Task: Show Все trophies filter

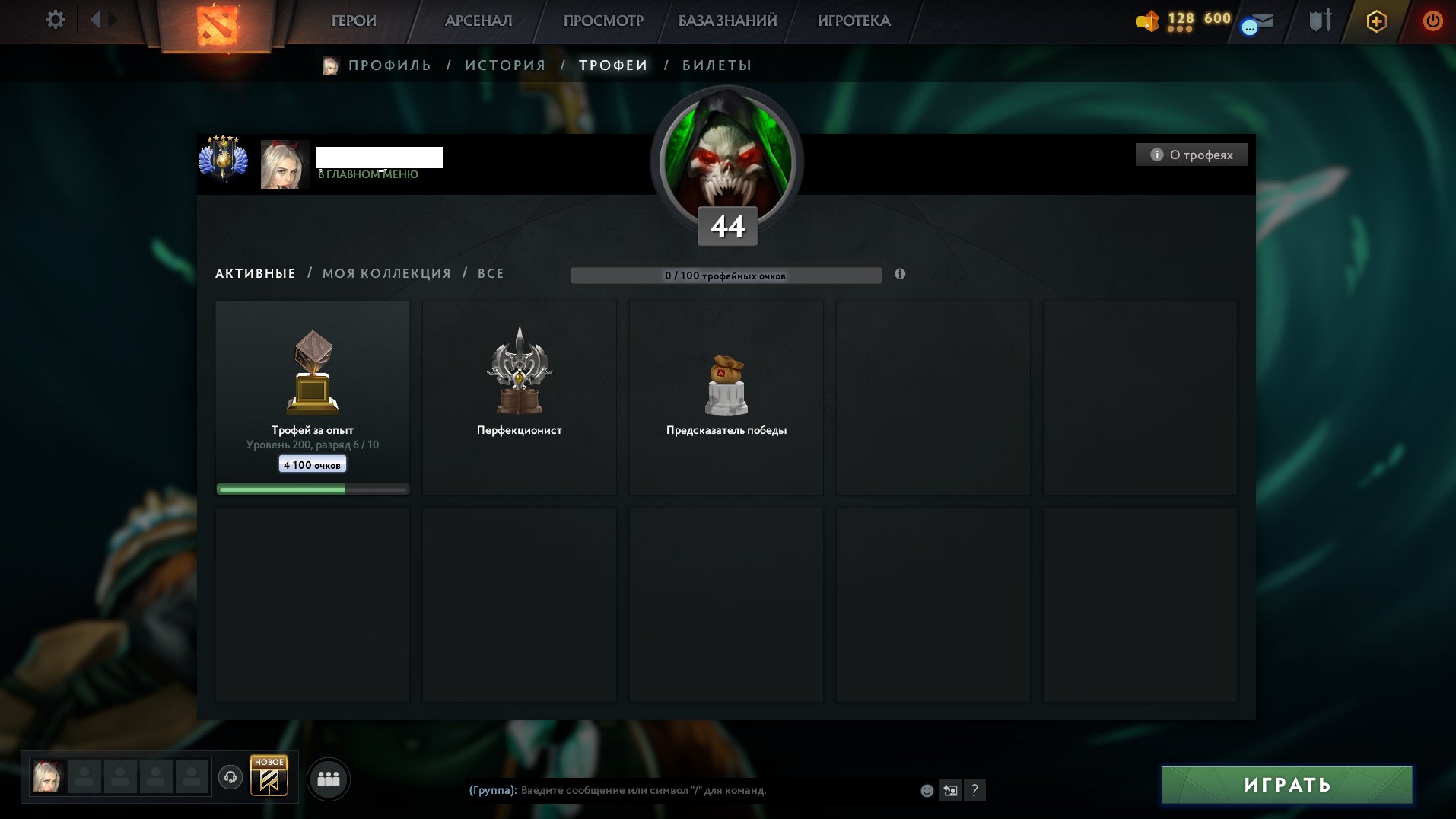Action: point(491,273)
